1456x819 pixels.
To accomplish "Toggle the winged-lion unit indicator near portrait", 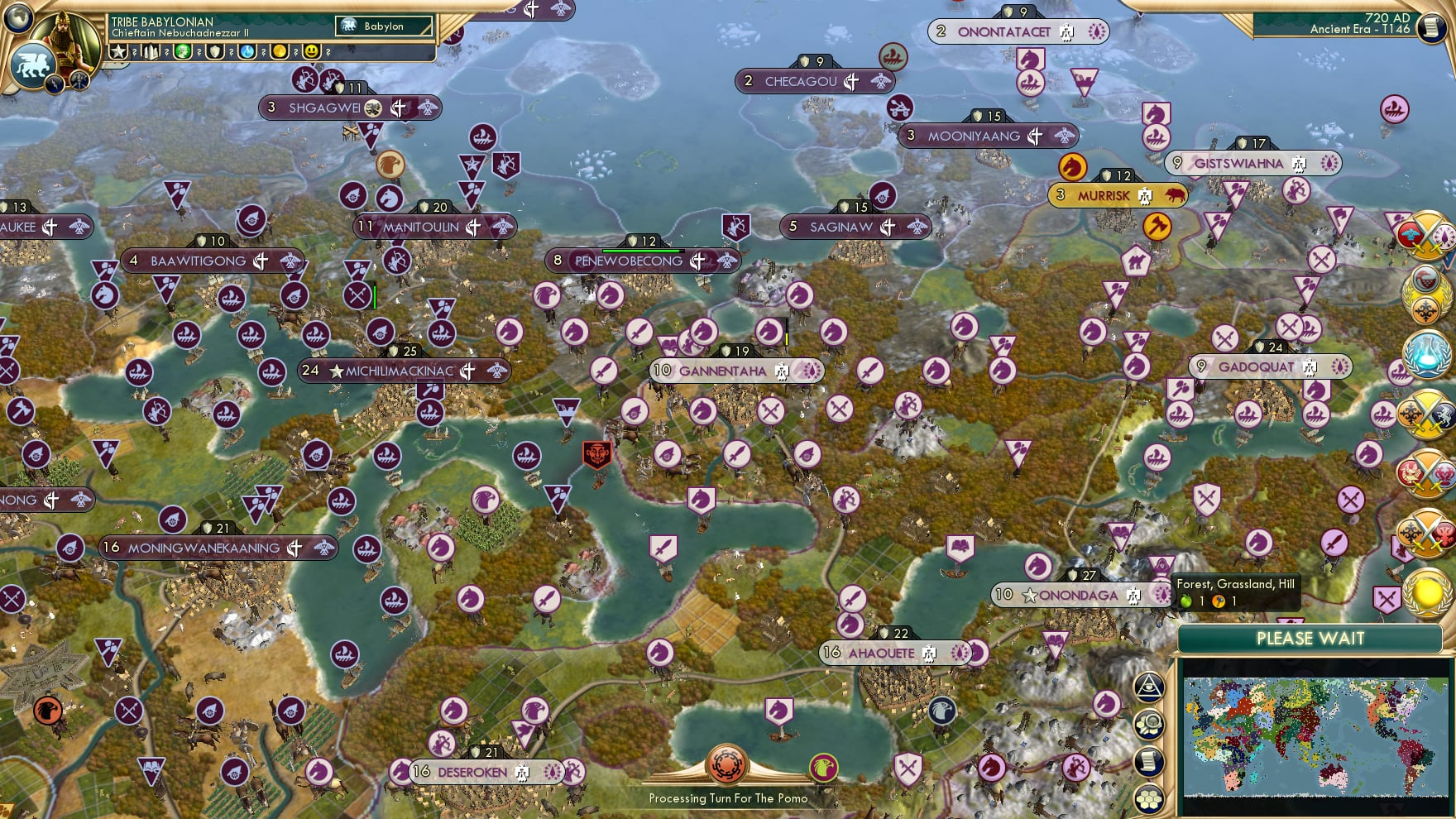I will 33,65.
